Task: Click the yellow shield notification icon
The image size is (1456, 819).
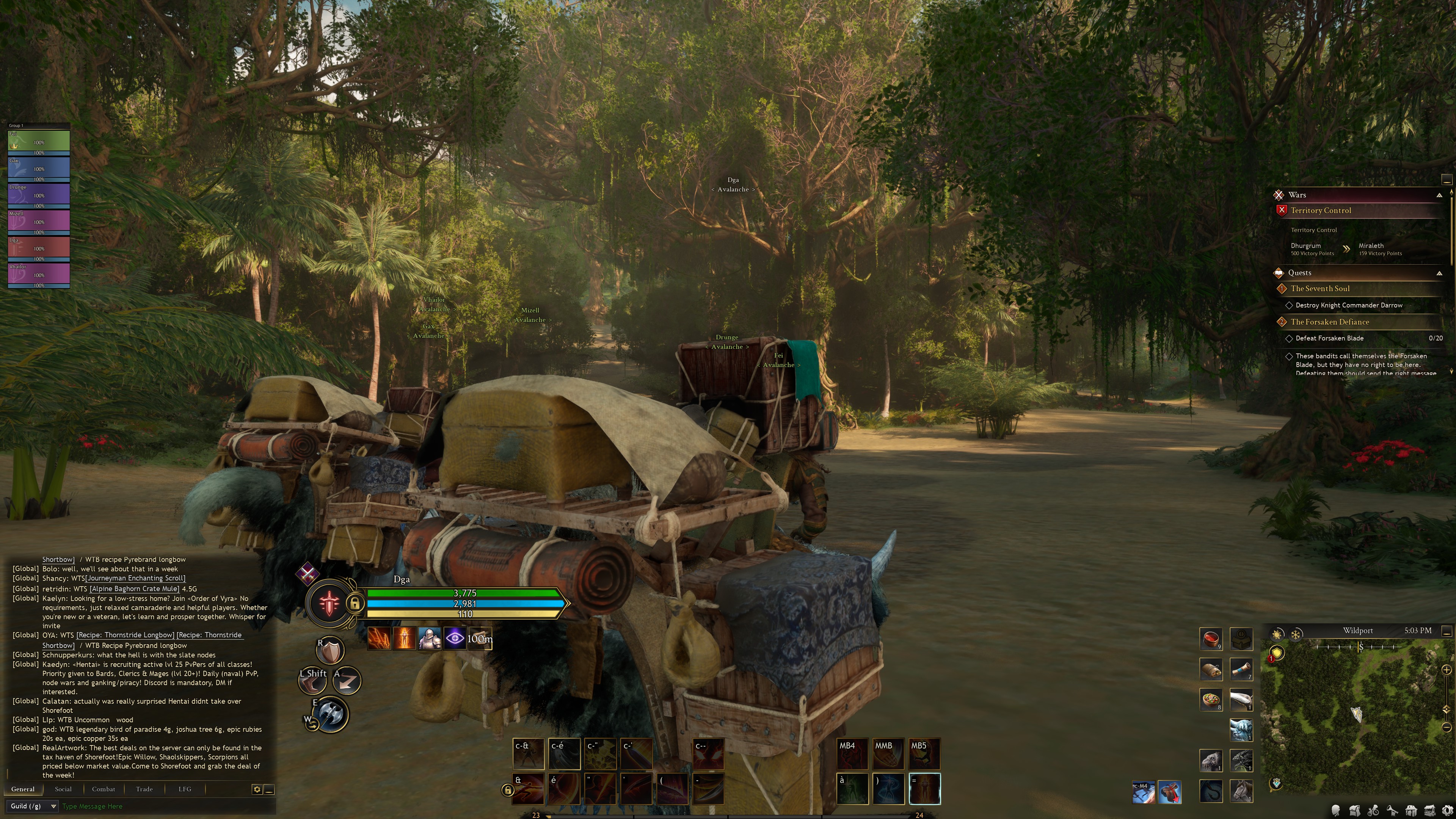Action: (x=1277, y=653)
